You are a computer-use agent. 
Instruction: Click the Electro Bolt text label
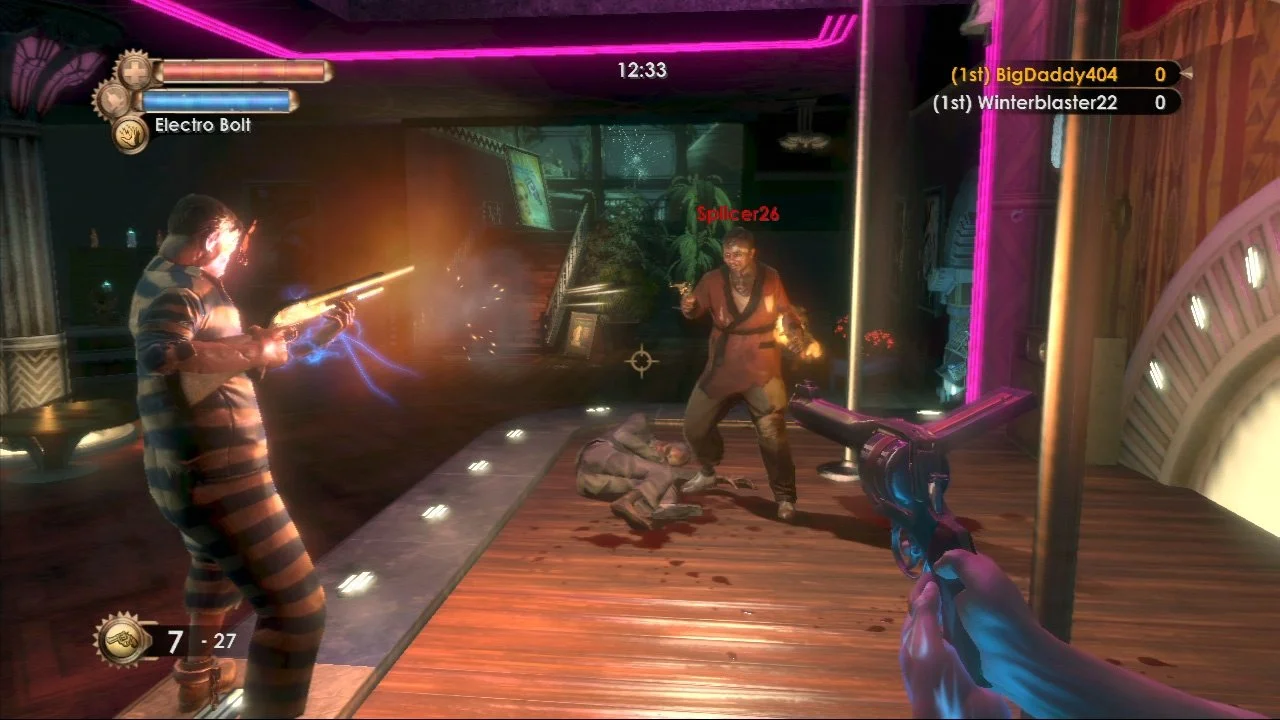tap(201, 126)
